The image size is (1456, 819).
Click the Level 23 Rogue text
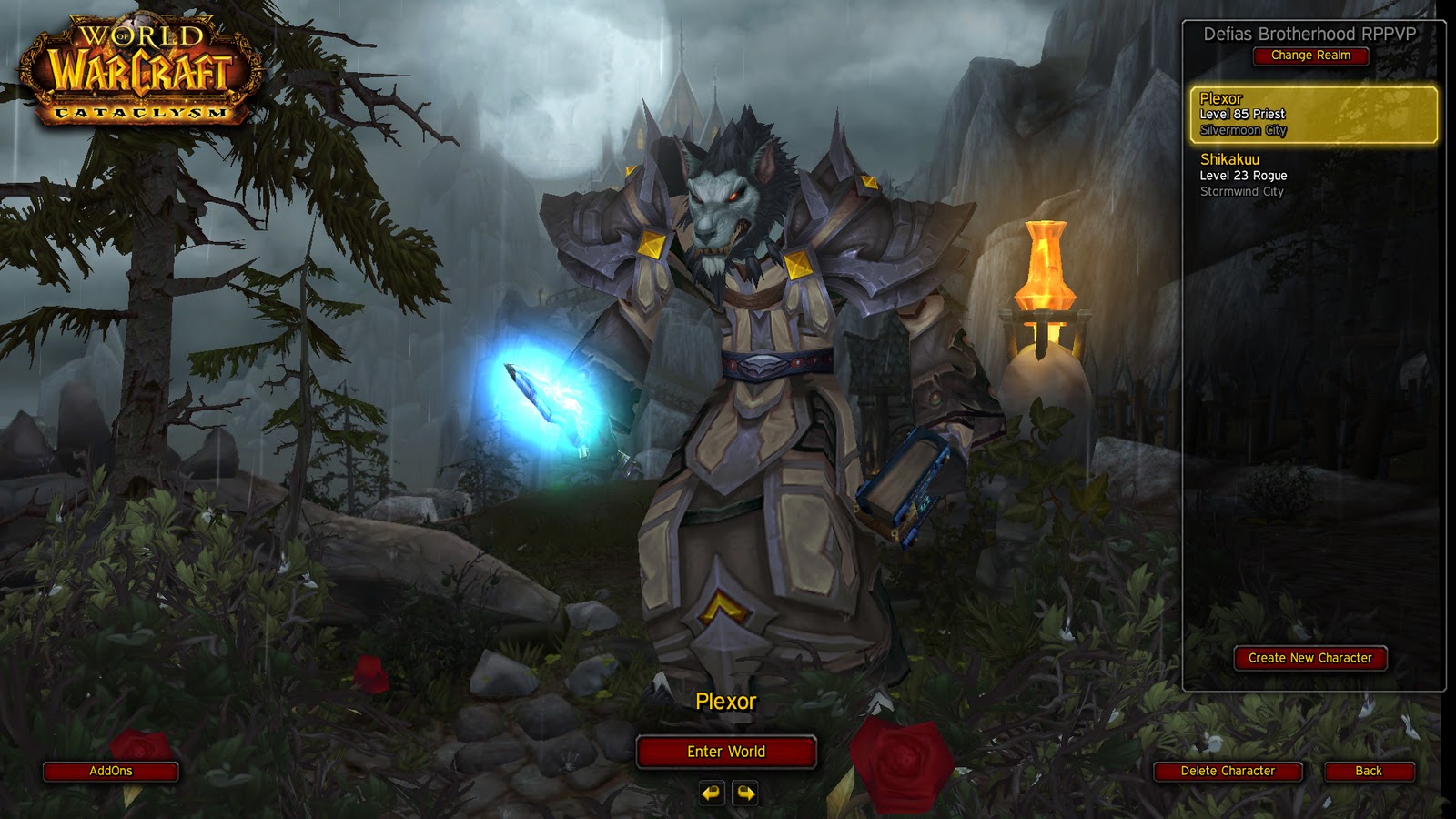[1246, 175]
